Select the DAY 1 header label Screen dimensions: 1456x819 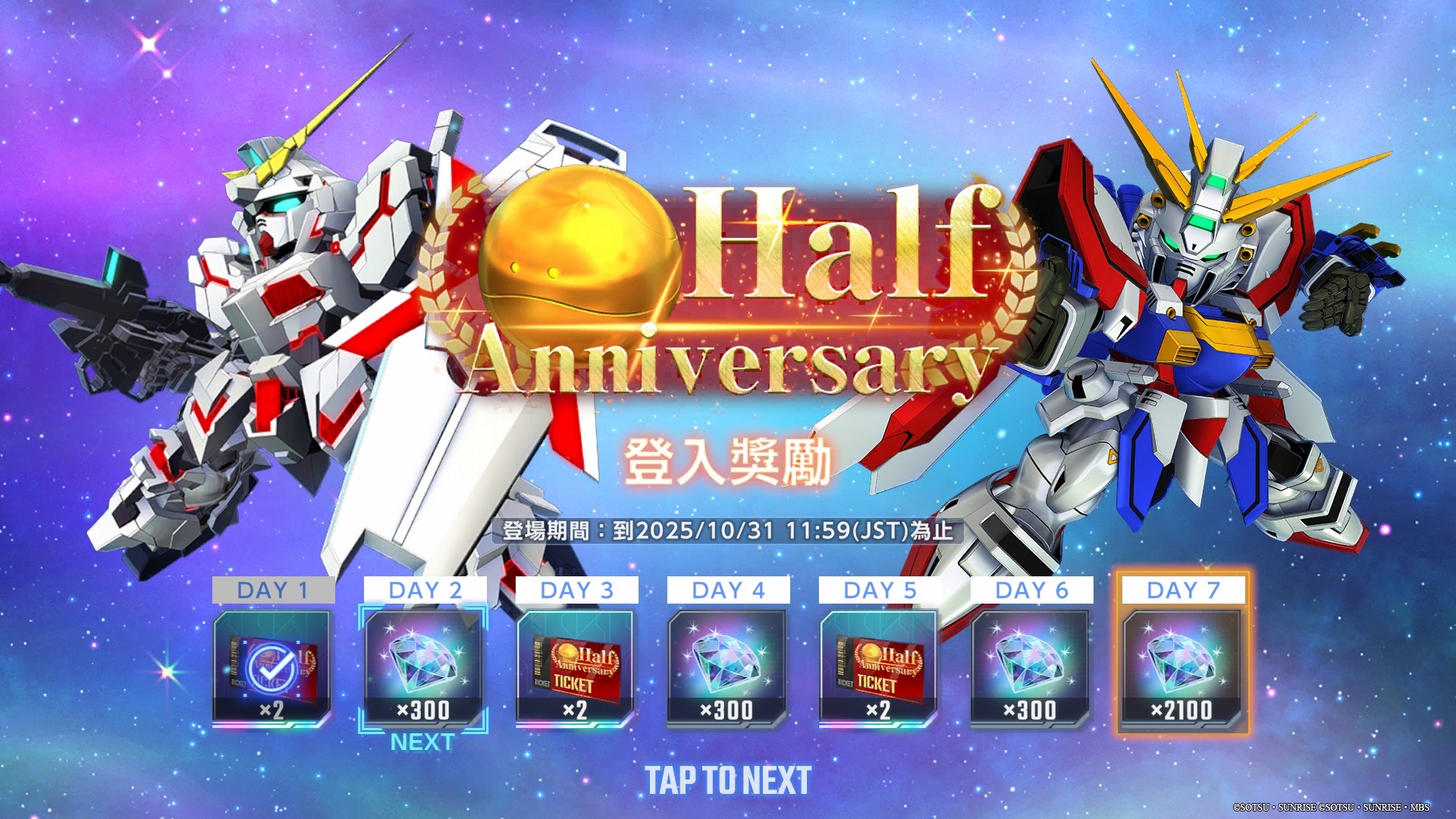click(275, 589)
